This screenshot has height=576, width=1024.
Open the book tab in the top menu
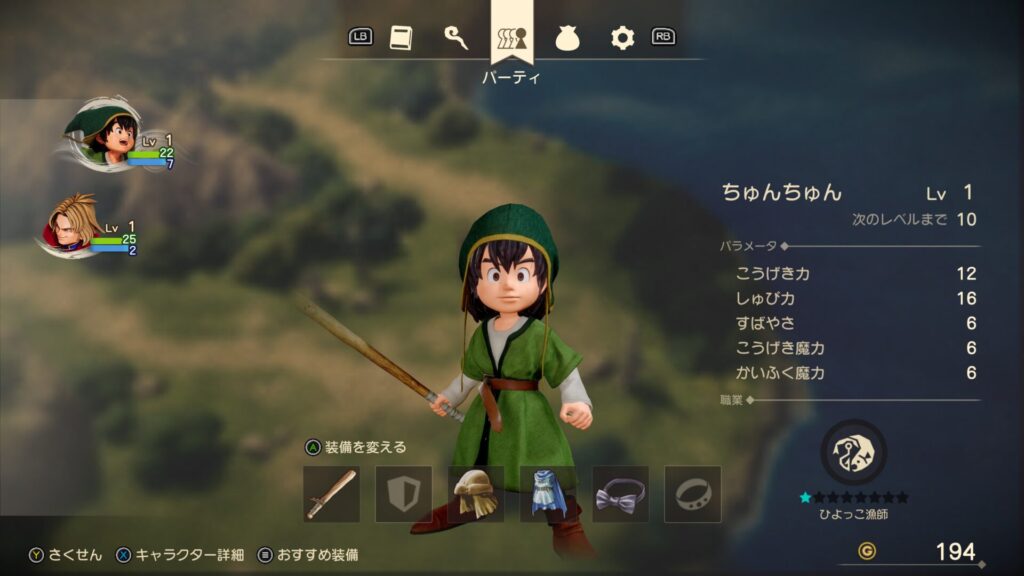pos(400,38)
